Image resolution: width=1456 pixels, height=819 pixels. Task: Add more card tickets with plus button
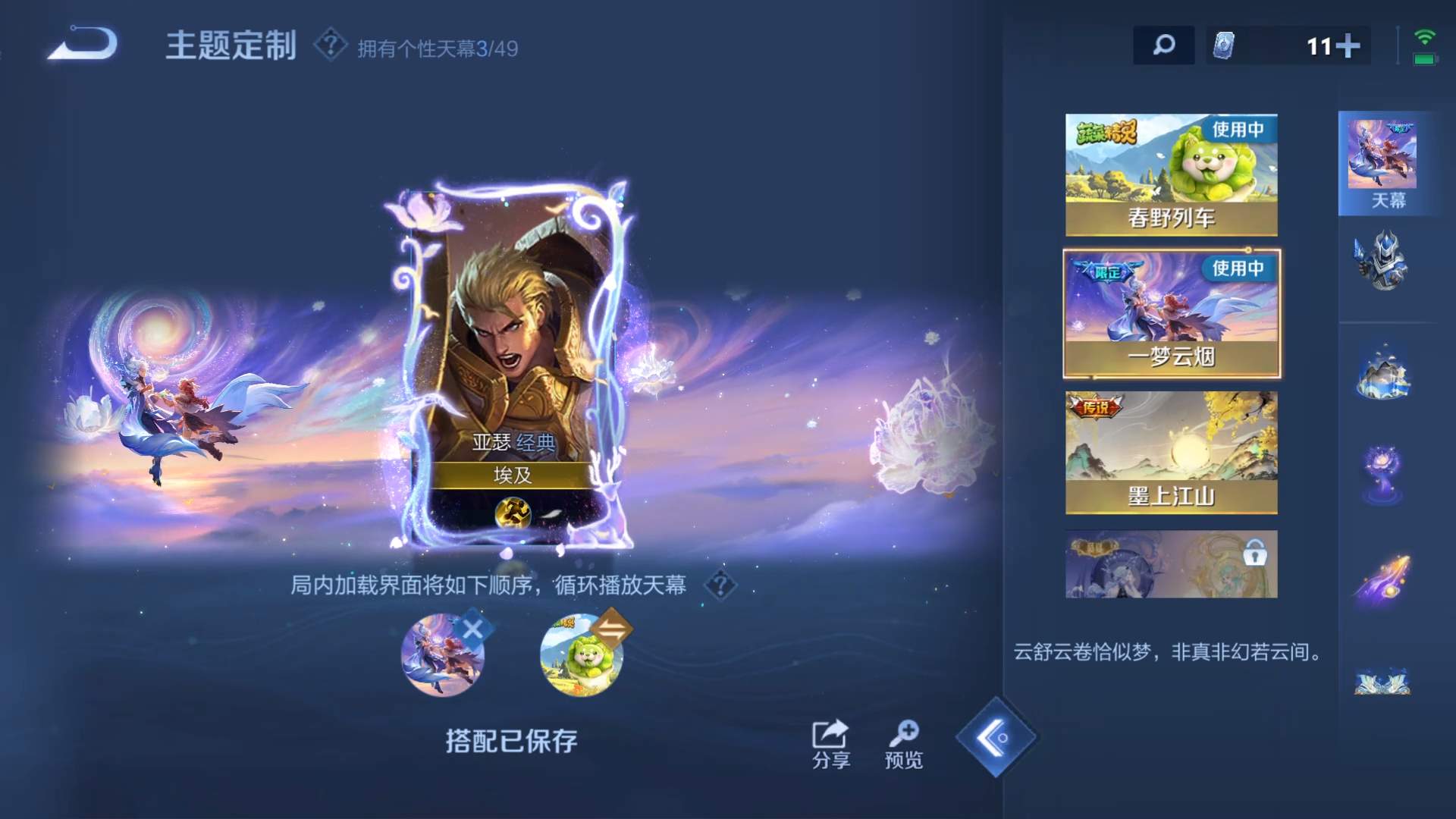pos(1348,46)
